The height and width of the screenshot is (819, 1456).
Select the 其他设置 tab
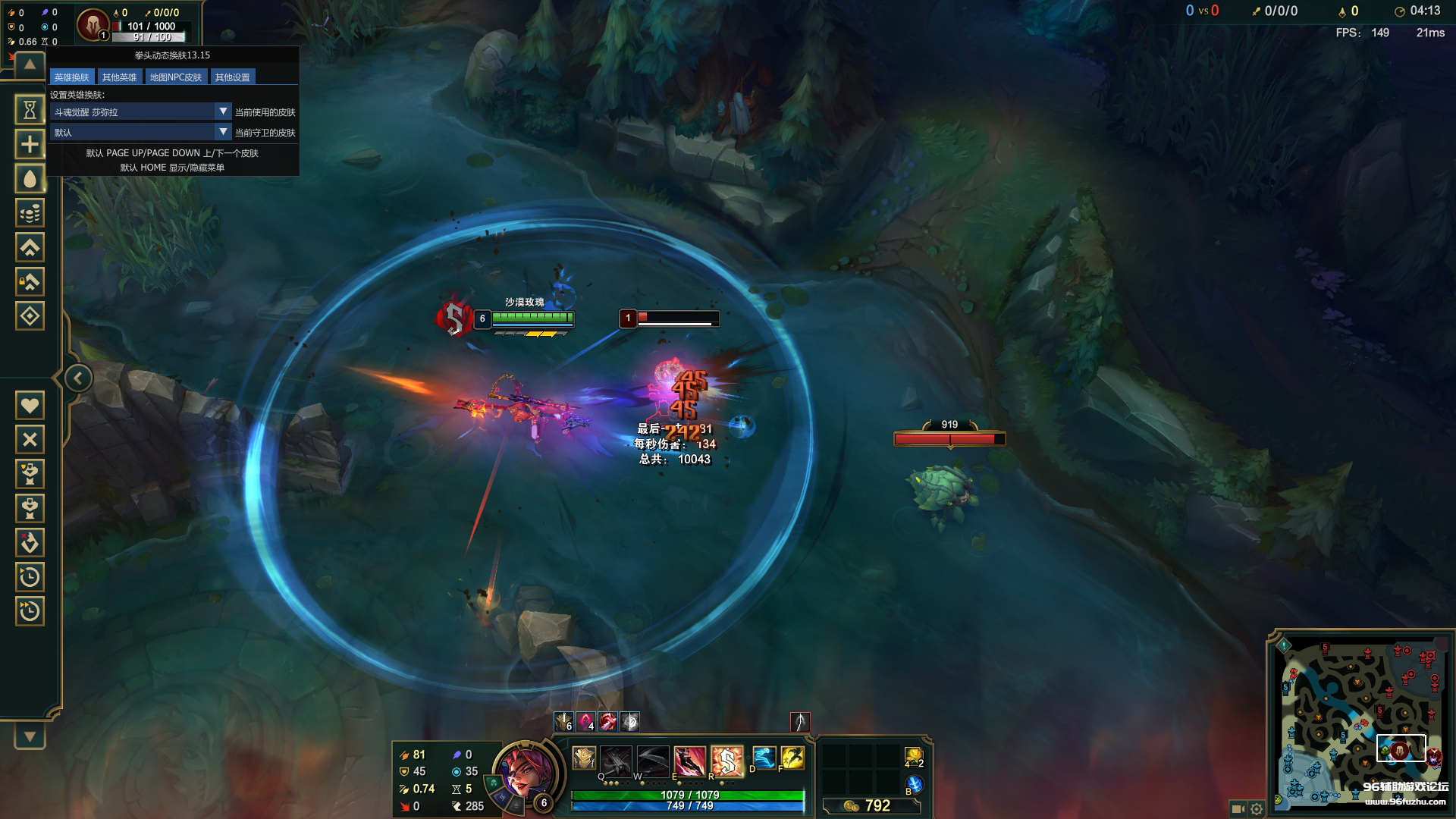coord(232,77)
